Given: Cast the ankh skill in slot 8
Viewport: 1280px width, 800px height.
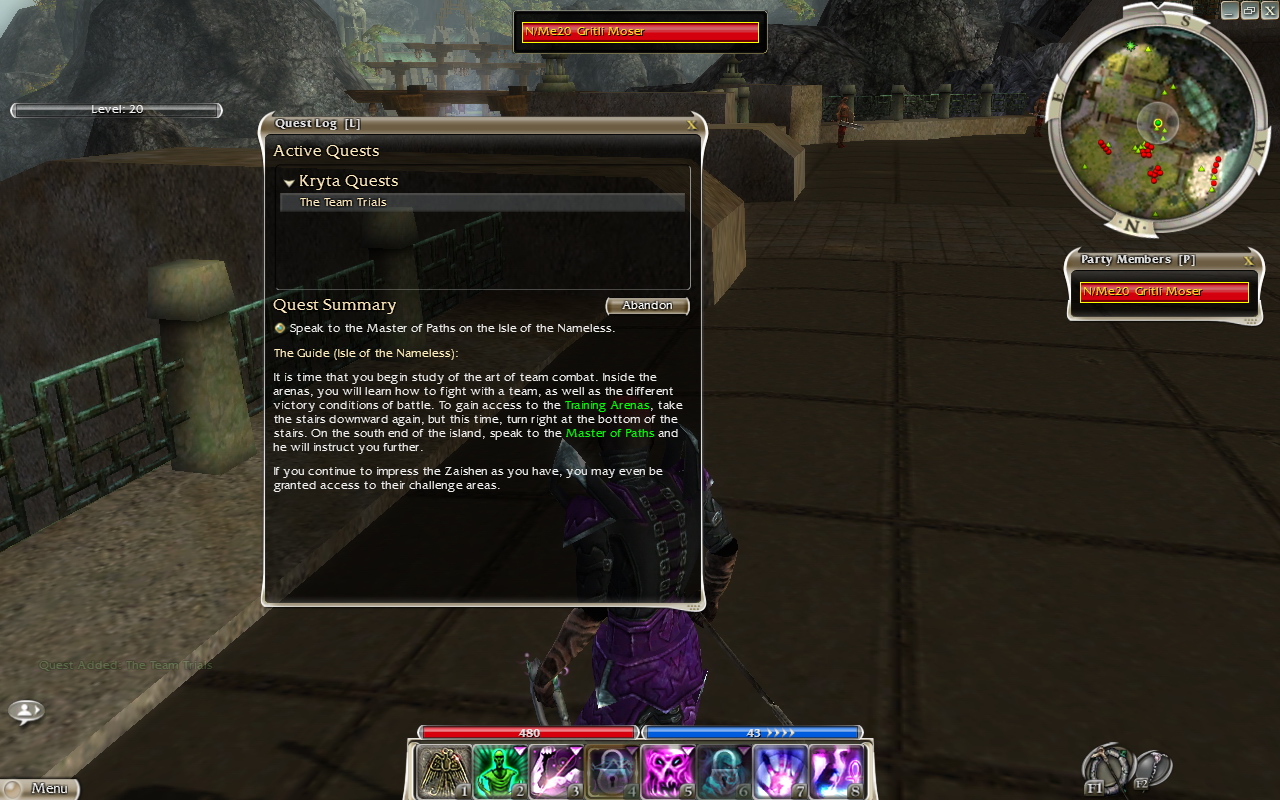Looking at the screenshot, I should click(835, 772).
